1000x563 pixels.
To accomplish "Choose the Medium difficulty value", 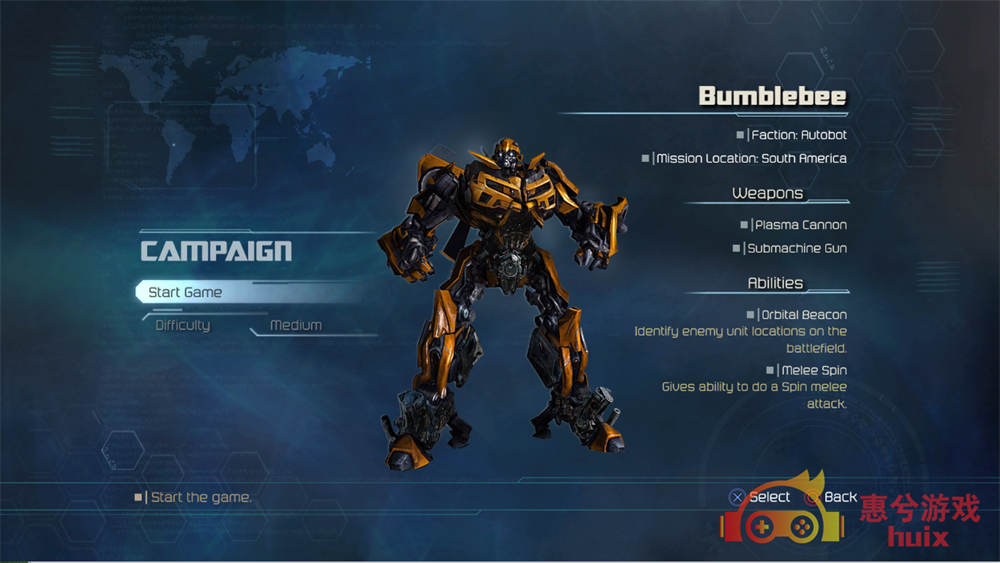I will pos(296,325).
